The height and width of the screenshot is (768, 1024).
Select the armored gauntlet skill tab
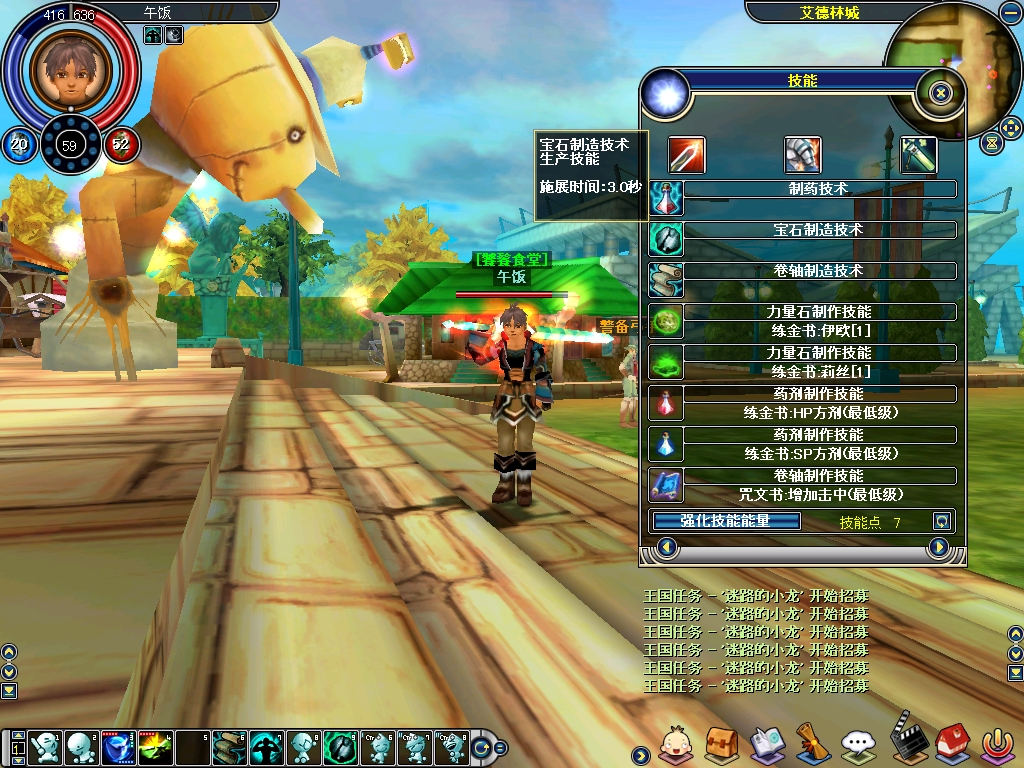802,155
